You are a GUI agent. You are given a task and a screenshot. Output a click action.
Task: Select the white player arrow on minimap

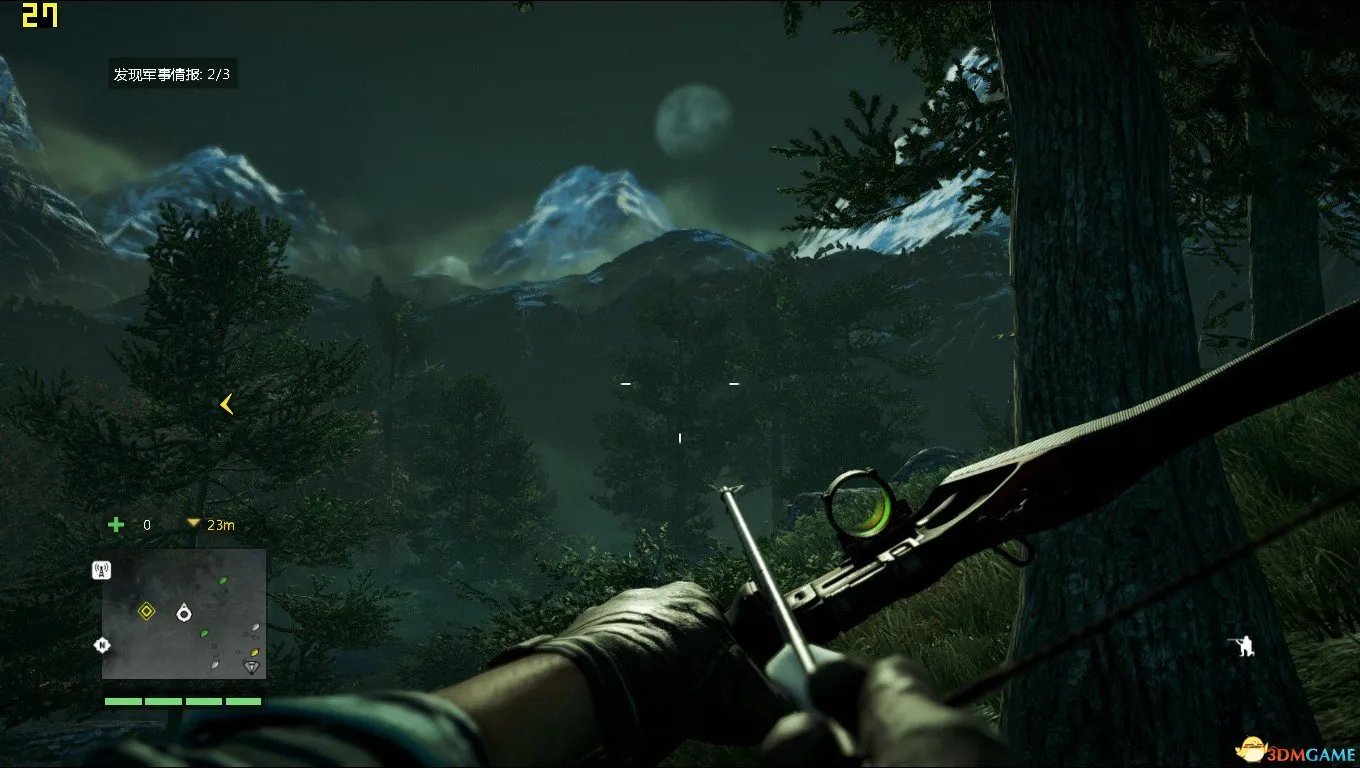pos(184,612)
